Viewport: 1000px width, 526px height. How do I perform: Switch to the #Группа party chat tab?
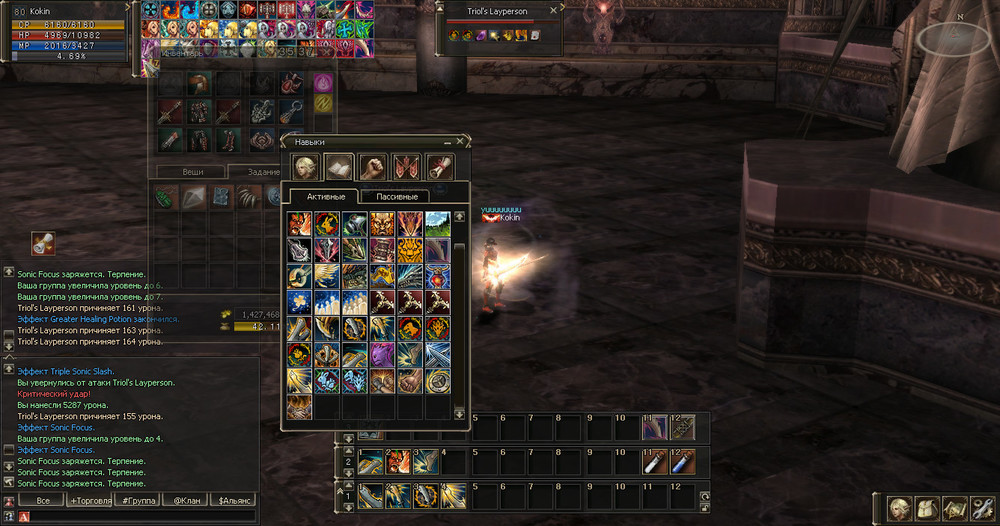(136, 500)
